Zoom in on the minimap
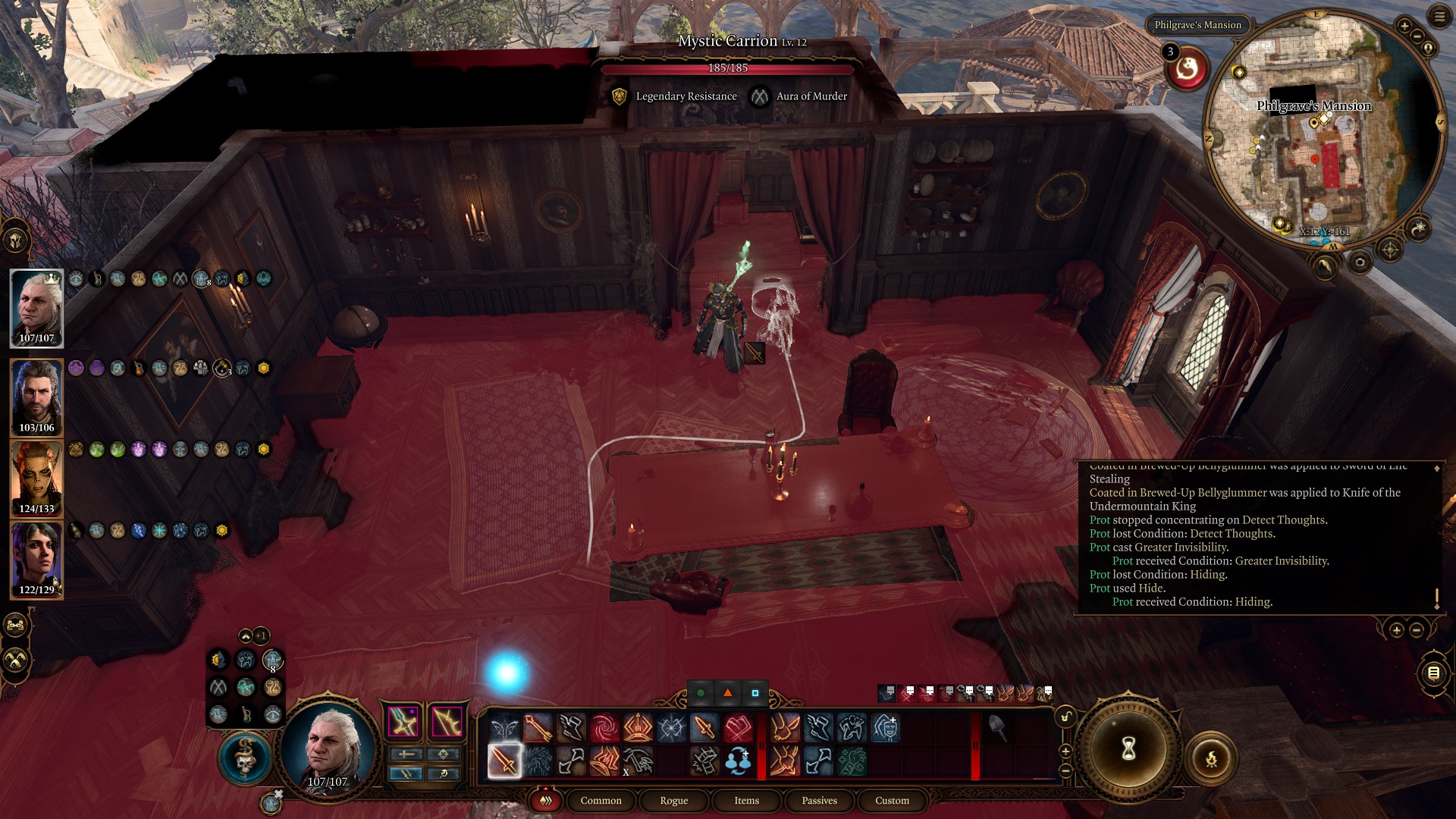 (1404, 27)
